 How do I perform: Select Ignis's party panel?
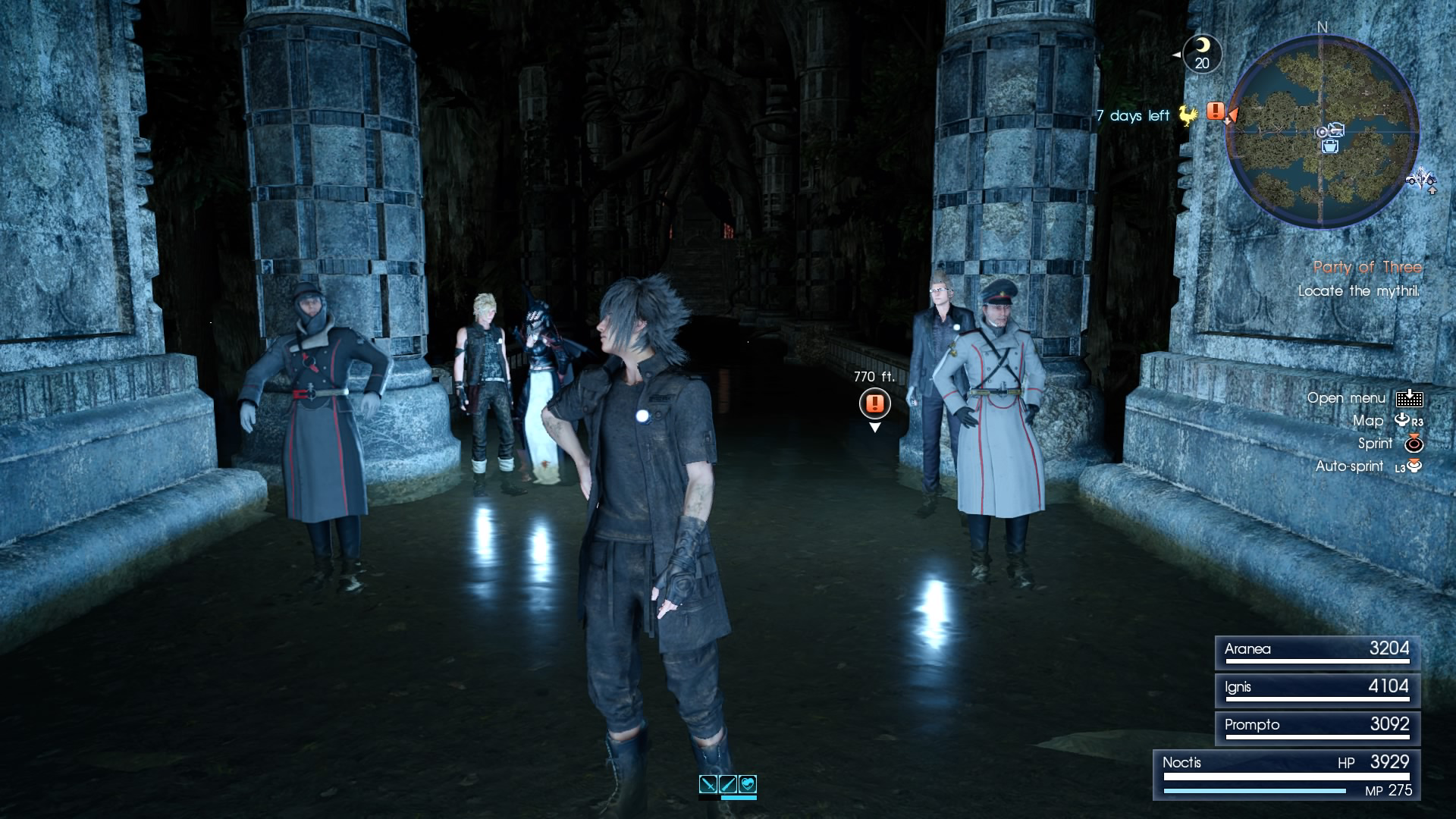coord(1316,690)
